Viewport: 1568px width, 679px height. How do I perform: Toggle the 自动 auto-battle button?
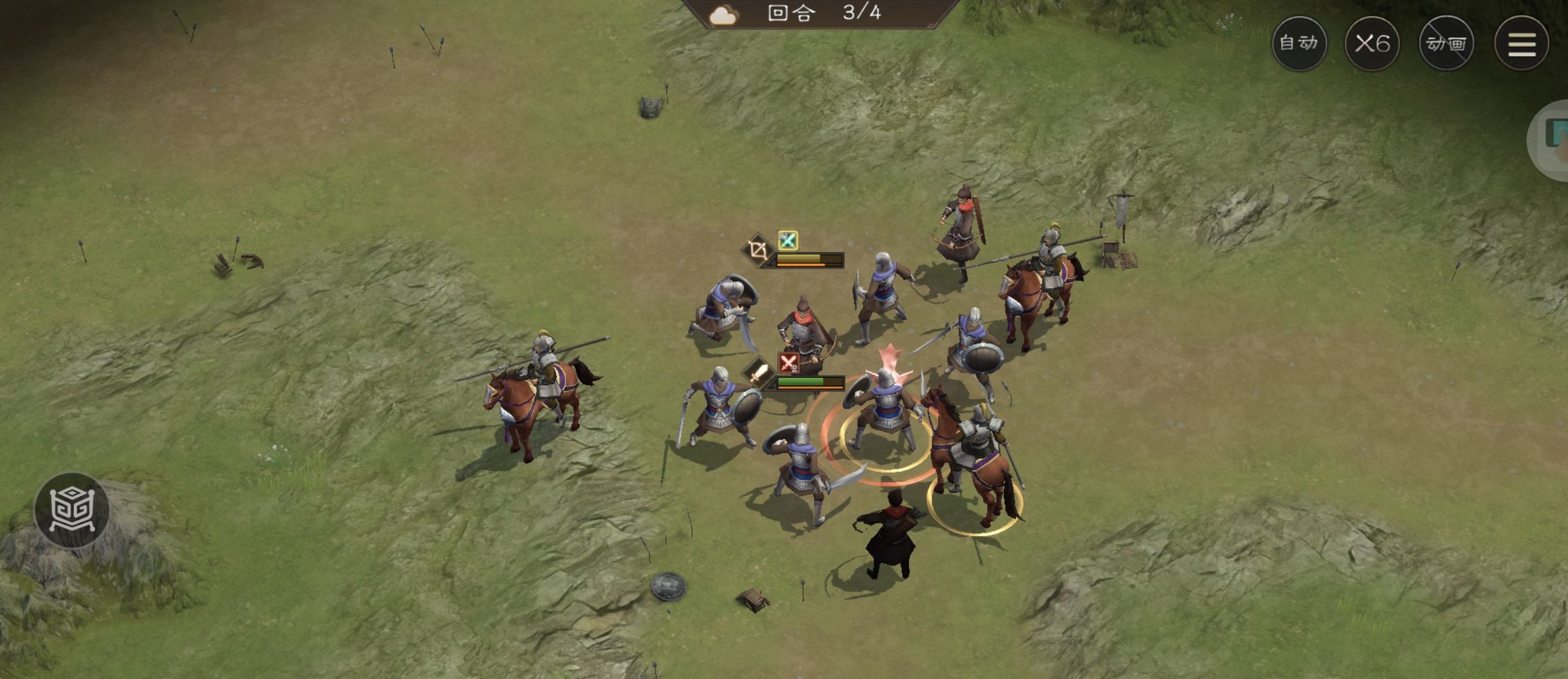[x=1299, y=43]
